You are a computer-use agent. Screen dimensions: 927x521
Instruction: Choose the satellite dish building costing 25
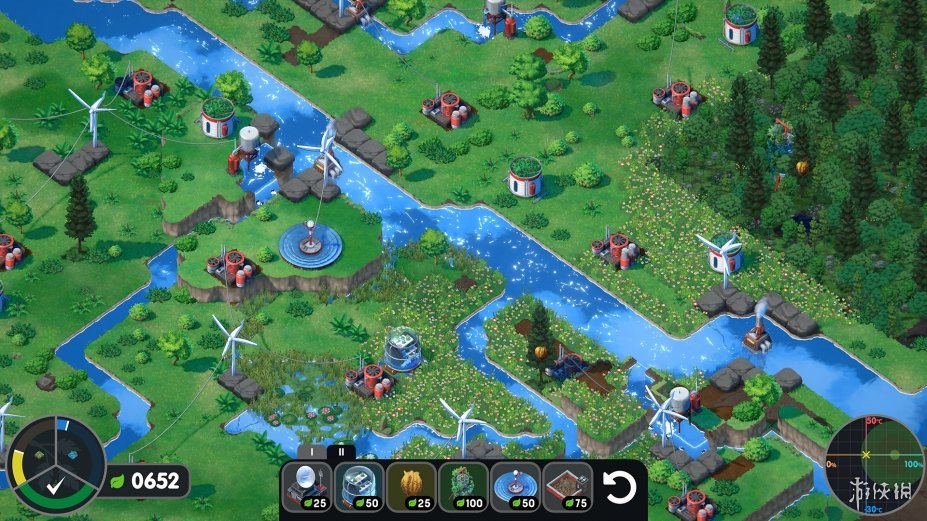tap(306, 487)
